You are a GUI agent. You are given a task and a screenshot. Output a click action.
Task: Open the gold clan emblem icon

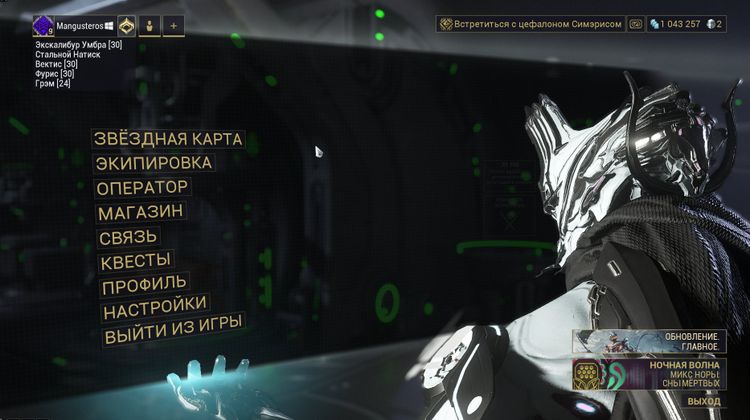tap(127, 26)
